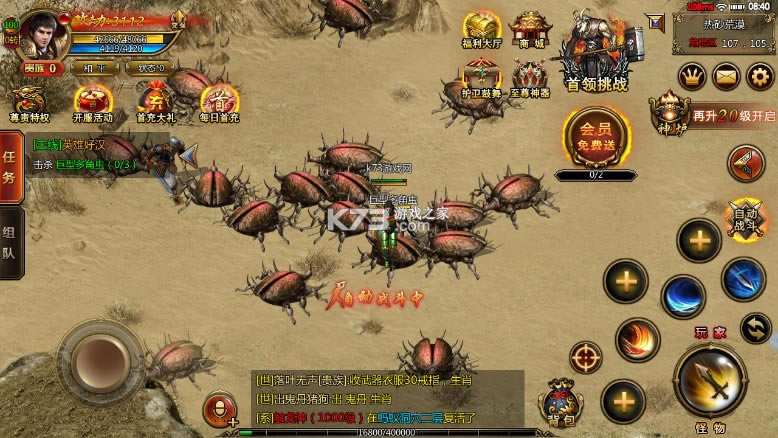Open the 至尊神器 artifact menu

click(531, 78)
